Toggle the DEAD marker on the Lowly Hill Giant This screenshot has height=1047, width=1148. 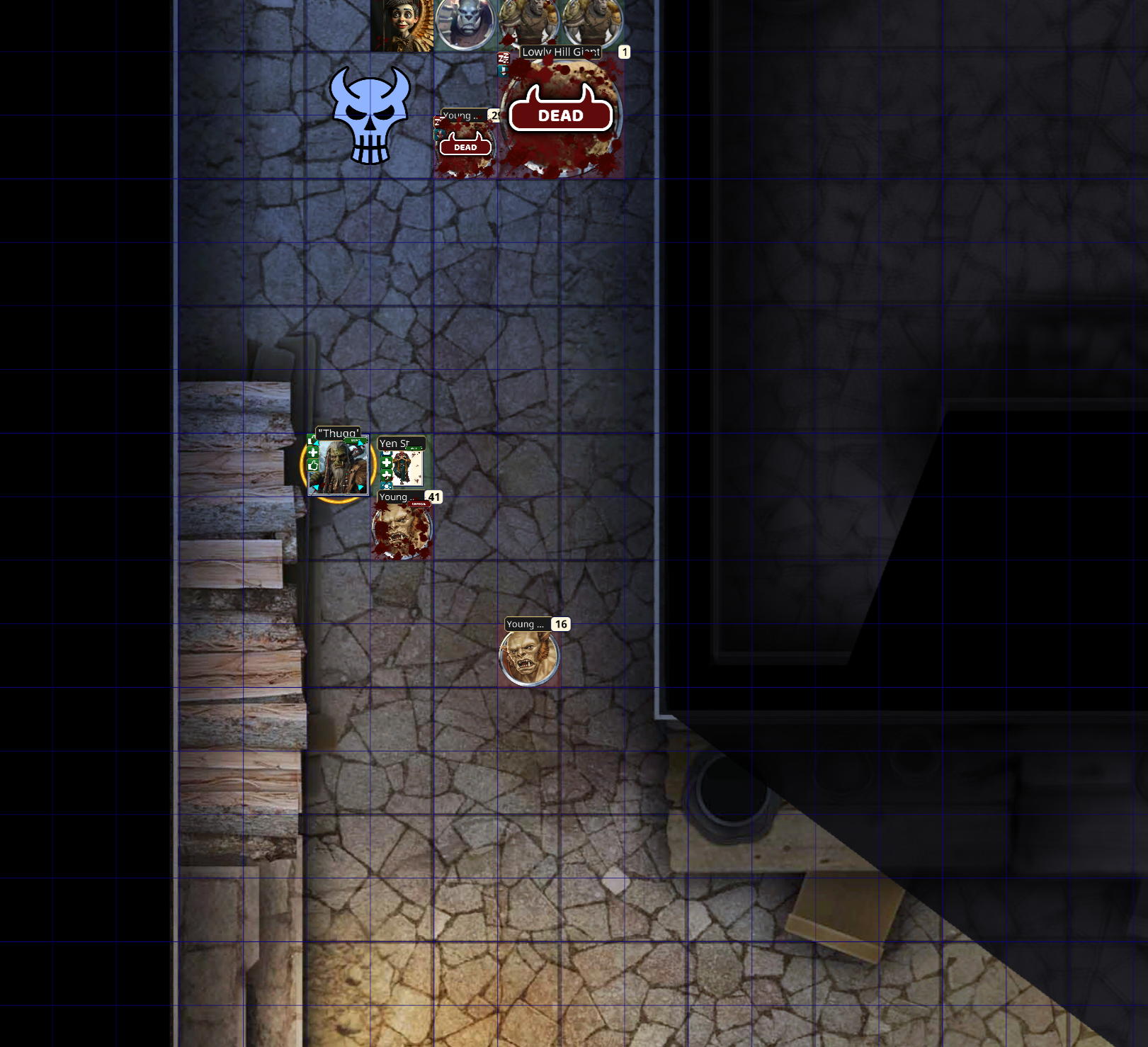click(560, 114)
